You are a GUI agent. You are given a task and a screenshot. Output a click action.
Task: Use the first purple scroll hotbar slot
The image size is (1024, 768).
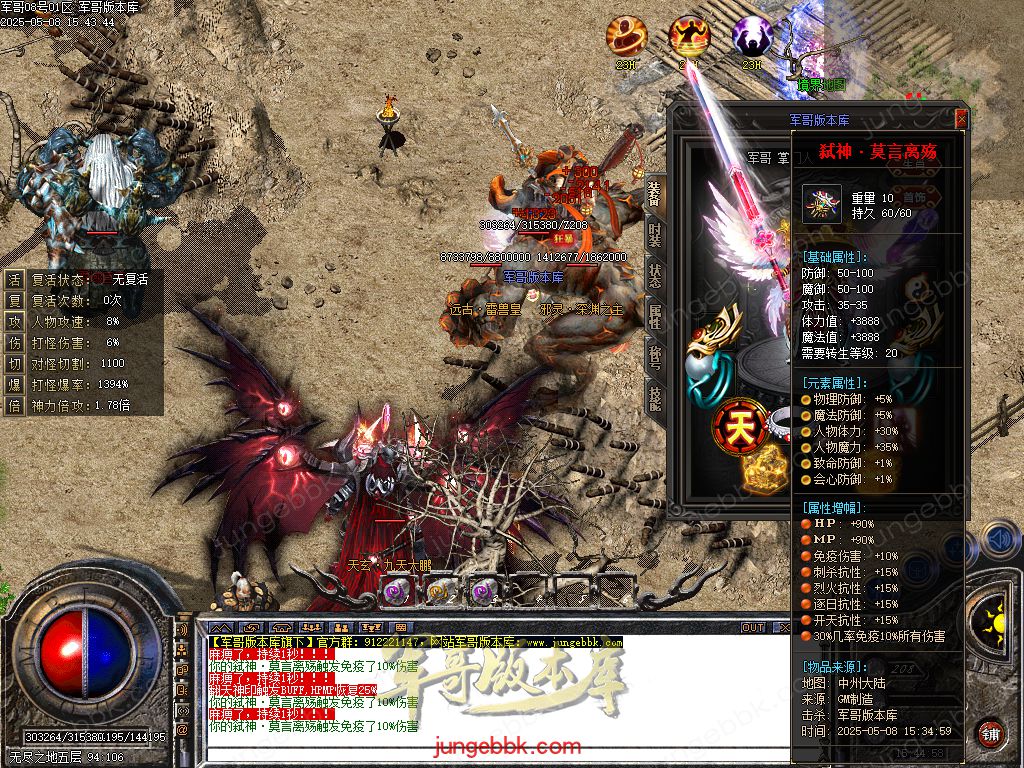coord(393,591)
